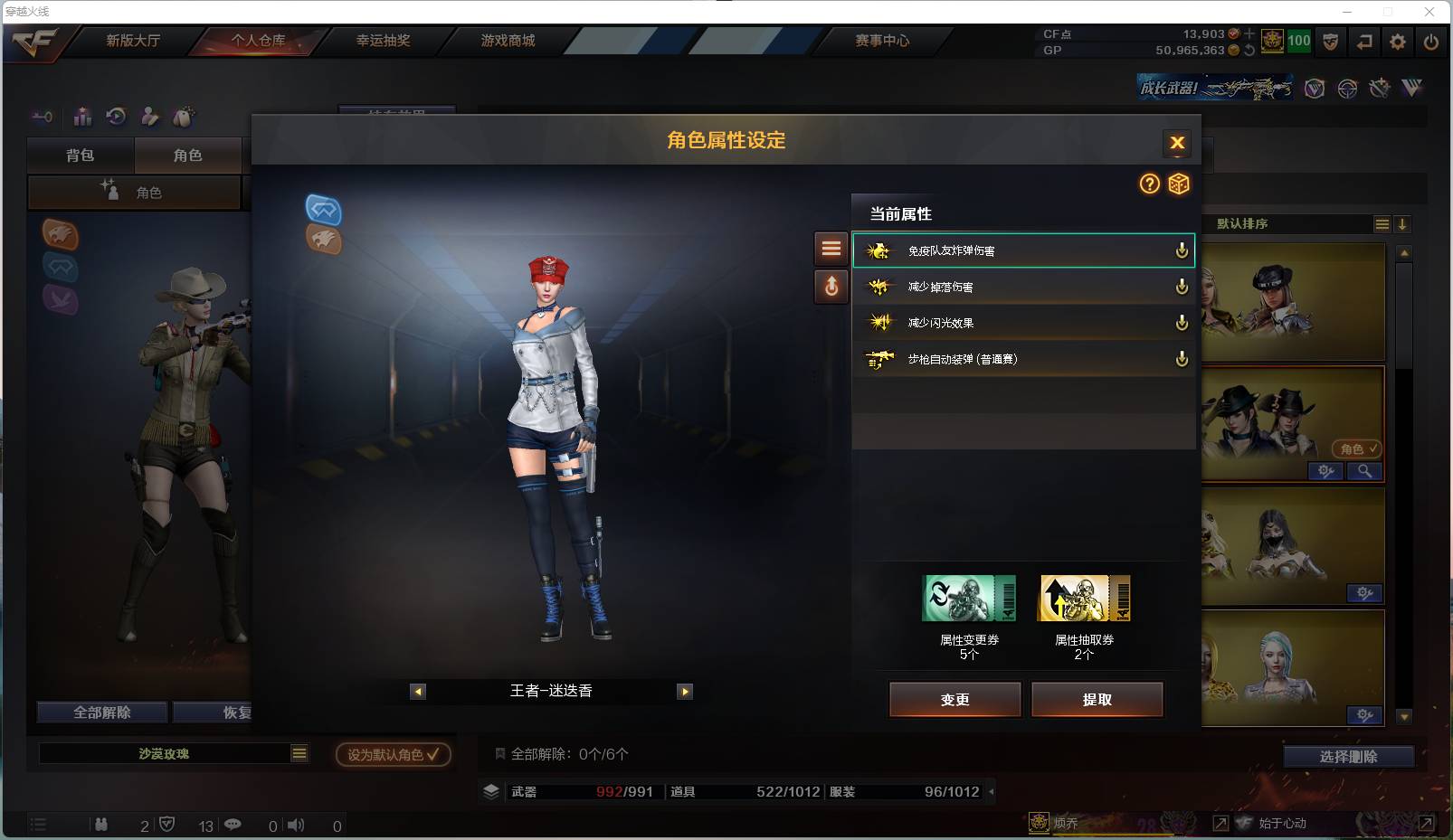Open the help question mark icon
The height and width of the screenshot is (840, 1453).
[1149, 184]
